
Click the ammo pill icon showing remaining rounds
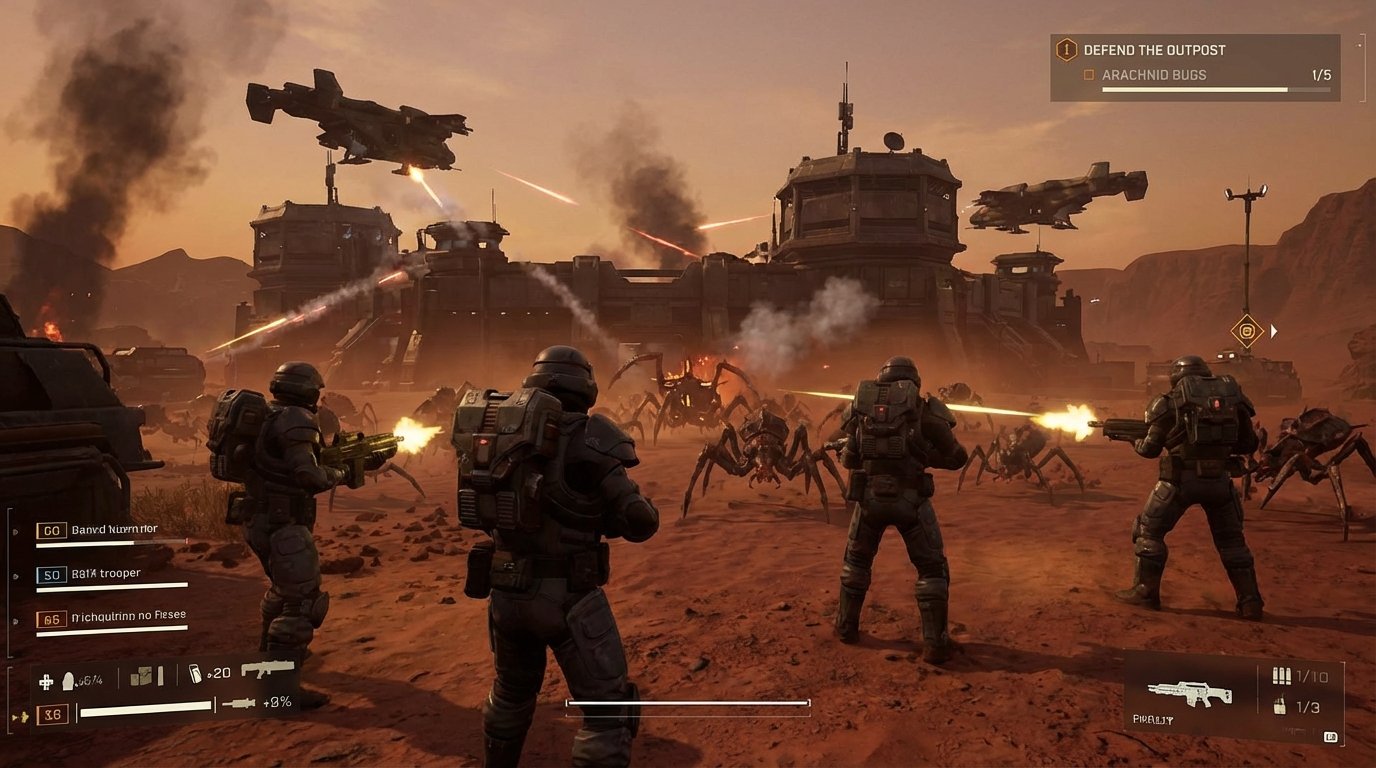pos(67,678)
